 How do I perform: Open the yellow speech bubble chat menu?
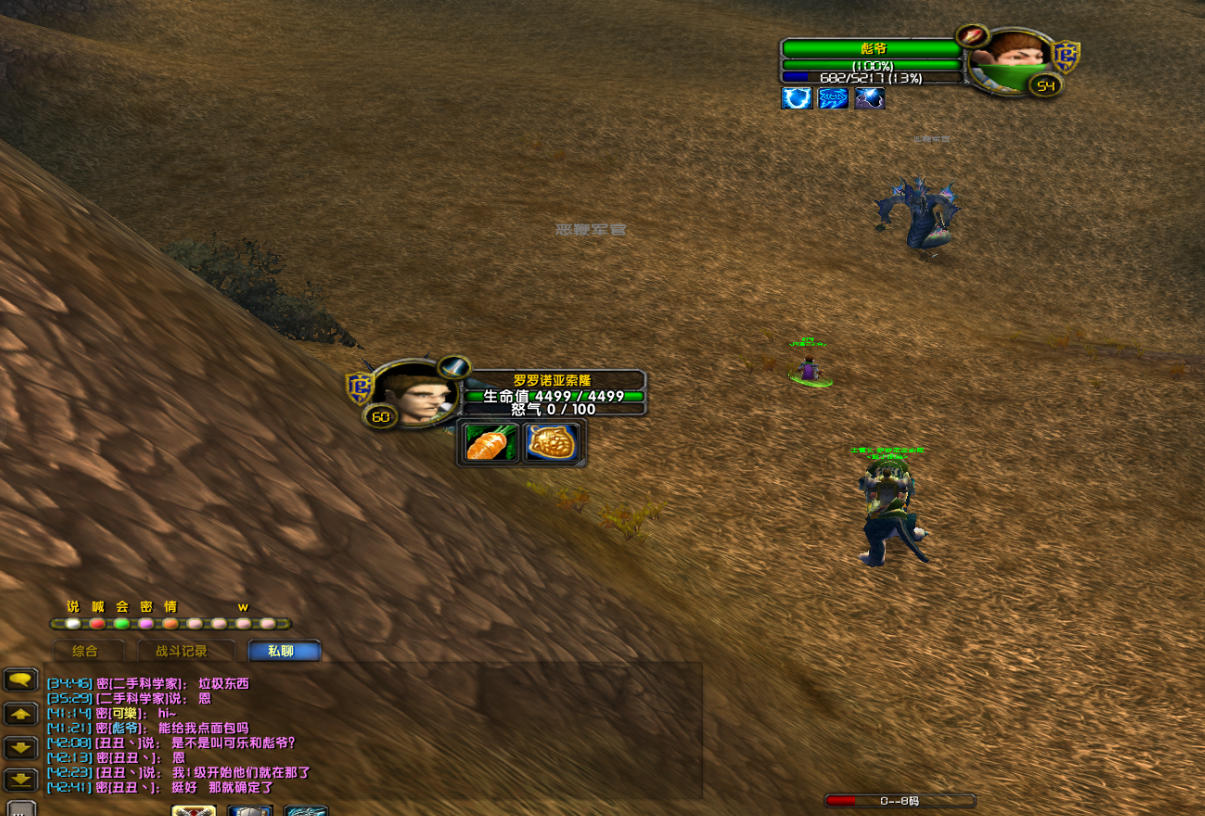click(21, 680)
